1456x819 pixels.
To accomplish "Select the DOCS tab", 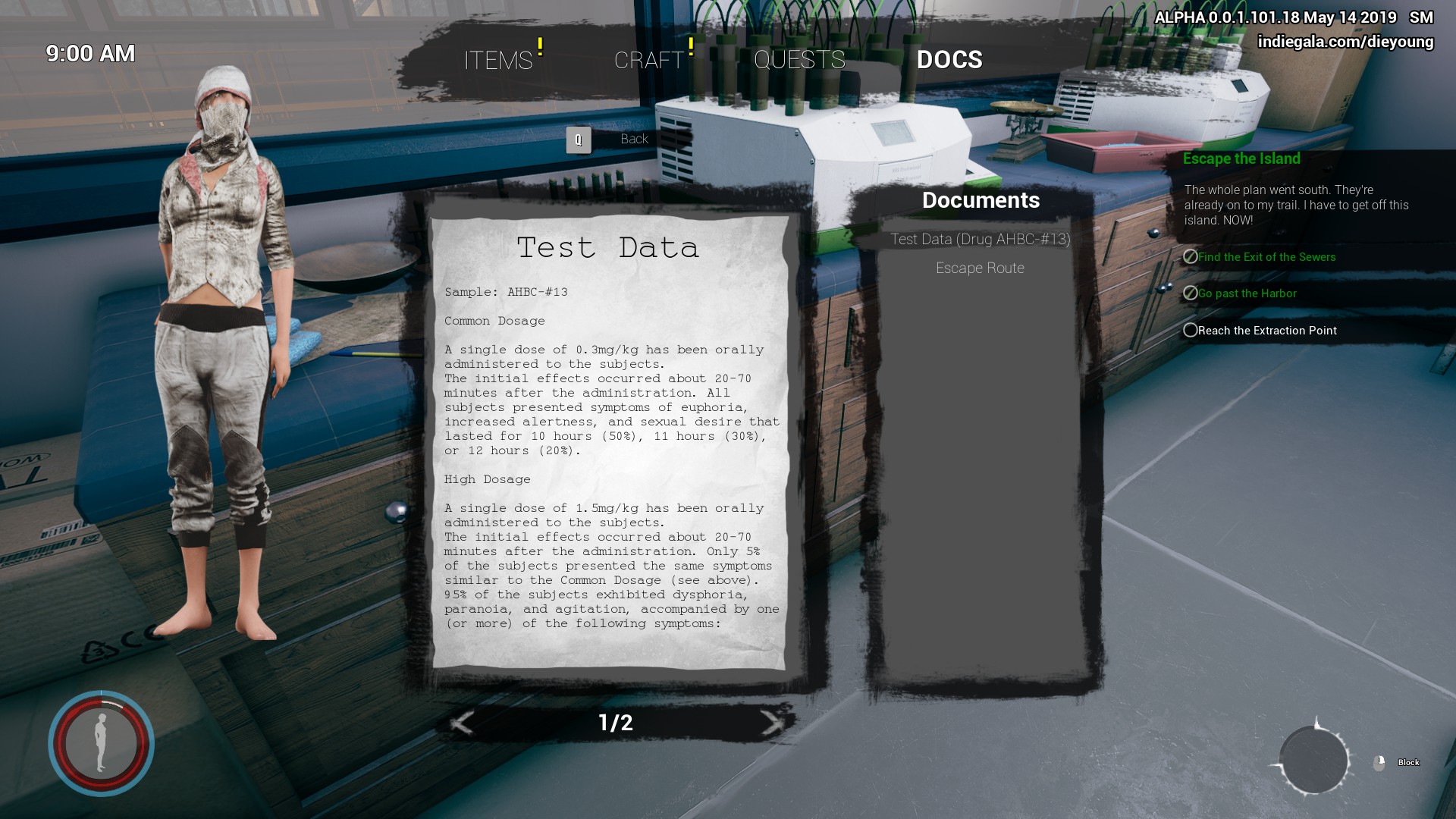I will [x=949, y=60].
